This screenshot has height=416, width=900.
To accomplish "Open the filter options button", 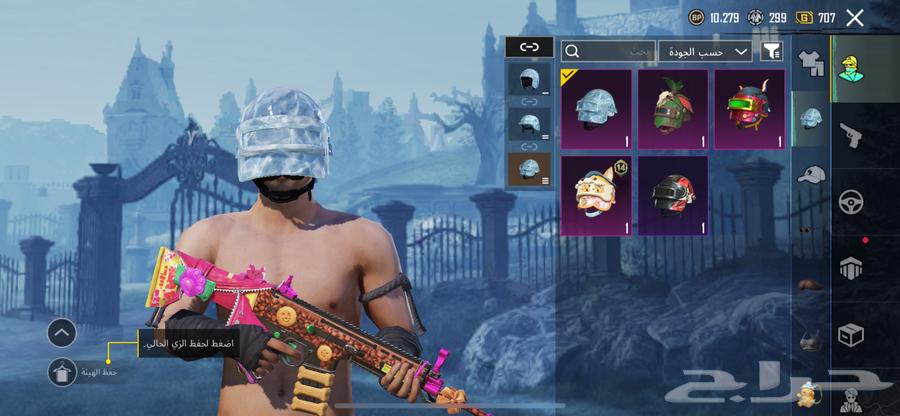I will point(771,50).
